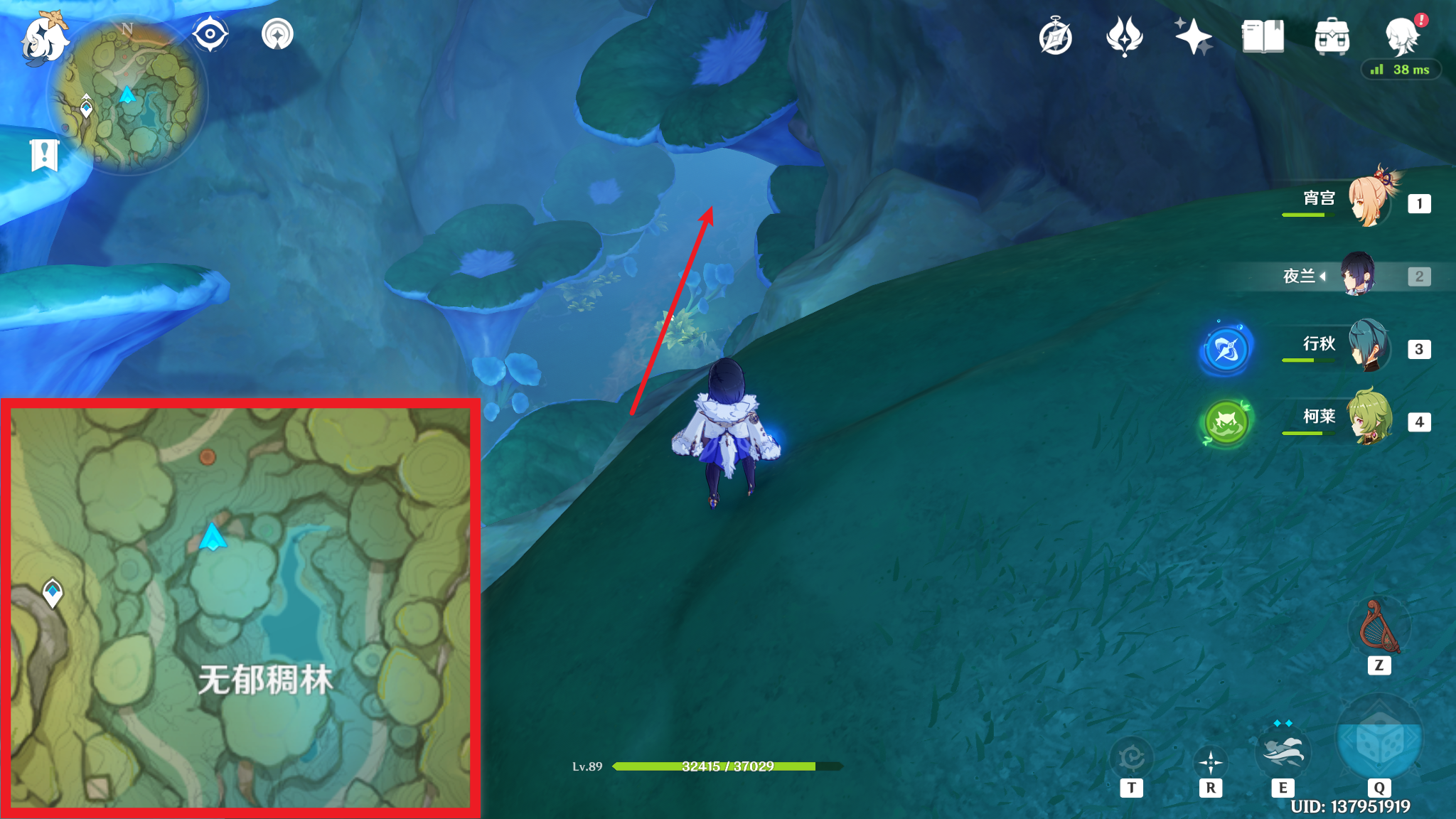This screenshot has width=1456, height=819.
Task: Activate Yelan's elemental skill
Action: tap(1282, 754)
